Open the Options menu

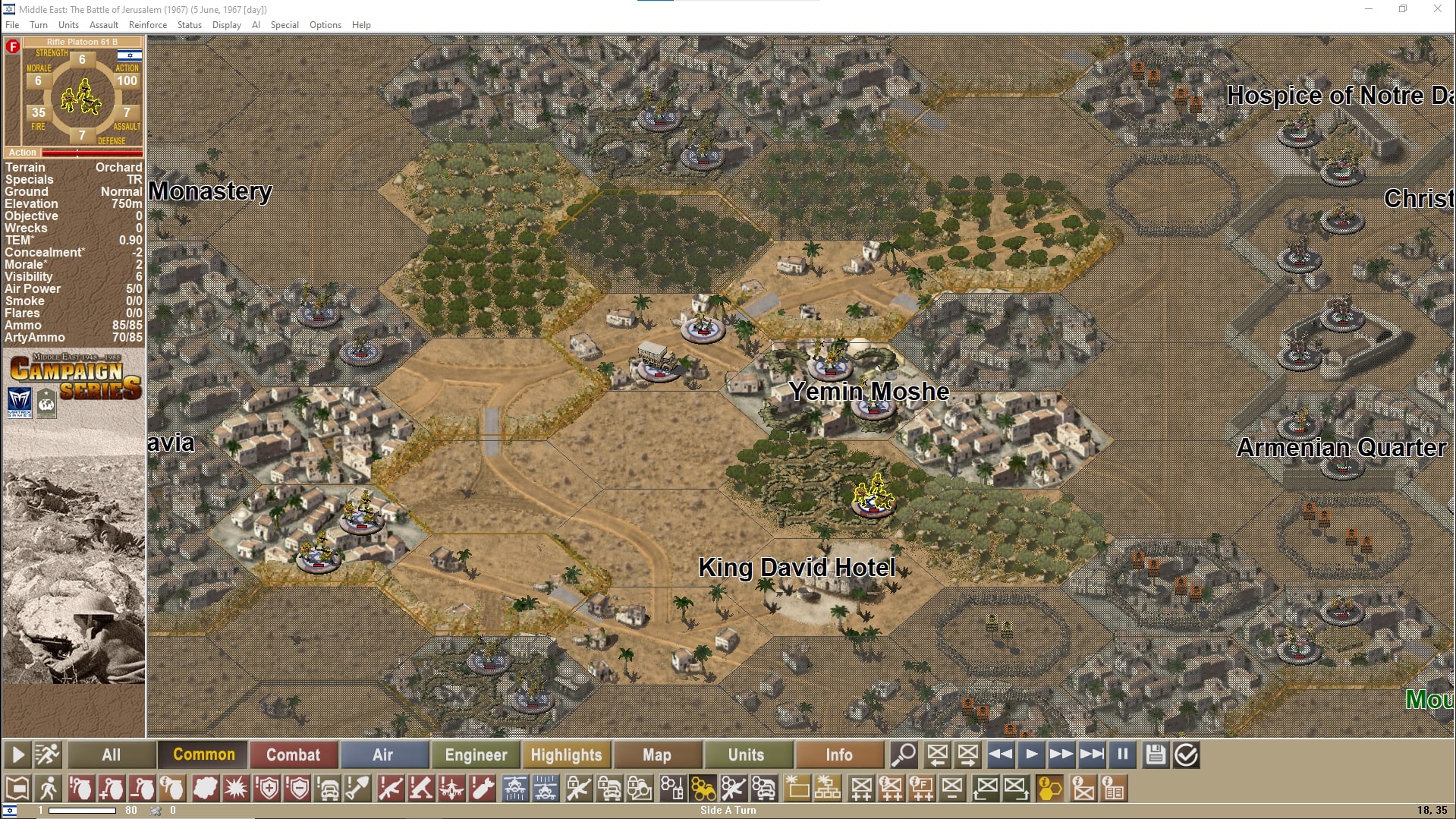[x=325, y=25]
